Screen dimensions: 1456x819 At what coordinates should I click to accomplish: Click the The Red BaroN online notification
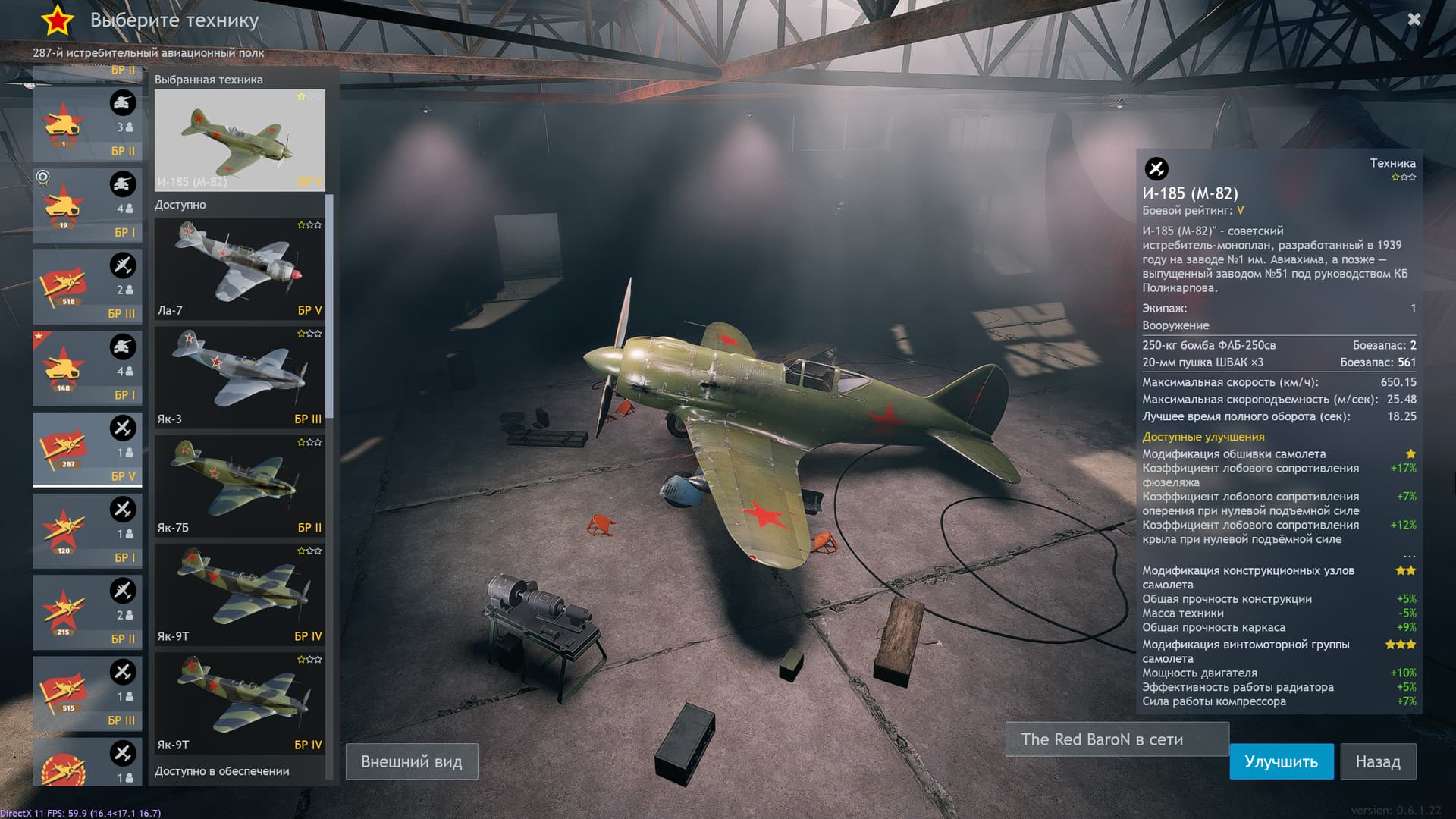point(1116,739)
